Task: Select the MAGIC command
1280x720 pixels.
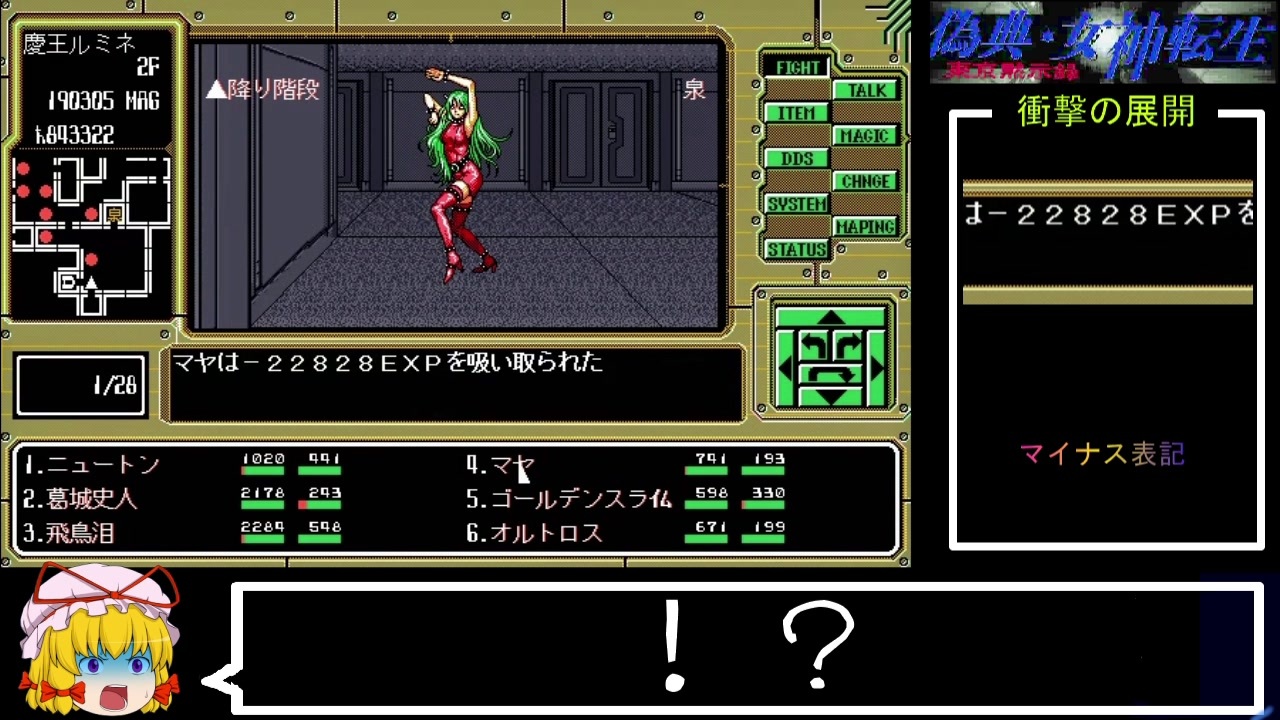Action: 866,135
